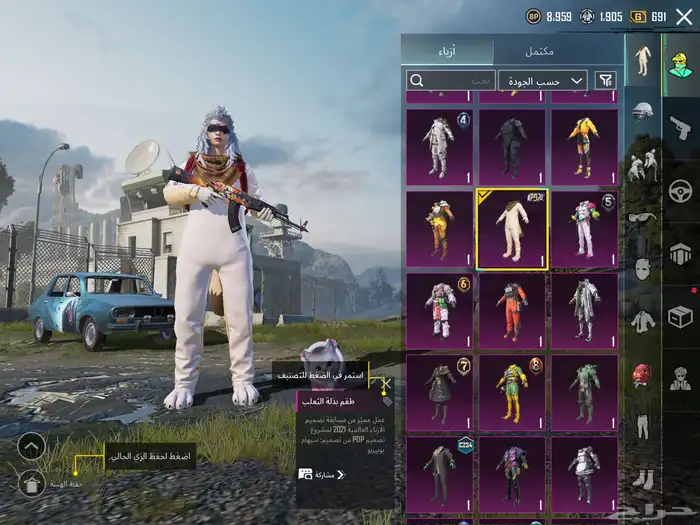
Task: Open the filter funnel button
Action: click(x=605, y=80)
